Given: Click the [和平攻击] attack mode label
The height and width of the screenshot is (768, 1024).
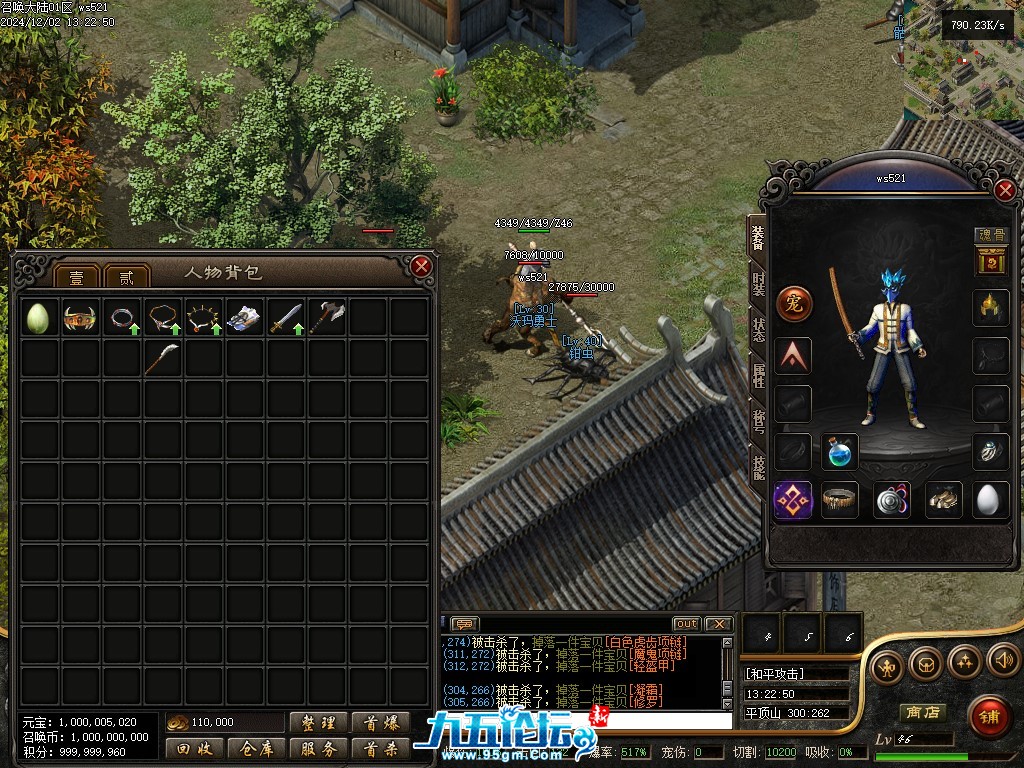Looking at the screenshot, I should pos(775,674).
